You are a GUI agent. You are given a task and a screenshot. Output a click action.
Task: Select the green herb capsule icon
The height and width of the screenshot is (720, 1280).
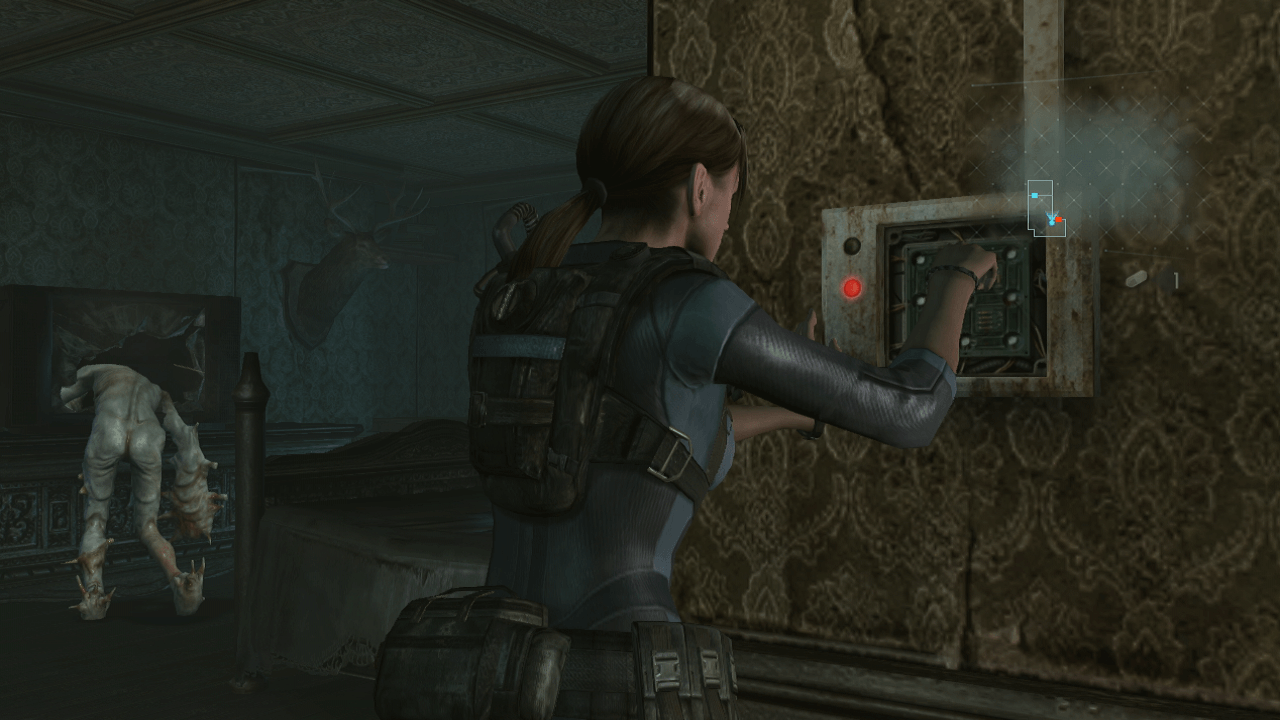coord(1135,280)
